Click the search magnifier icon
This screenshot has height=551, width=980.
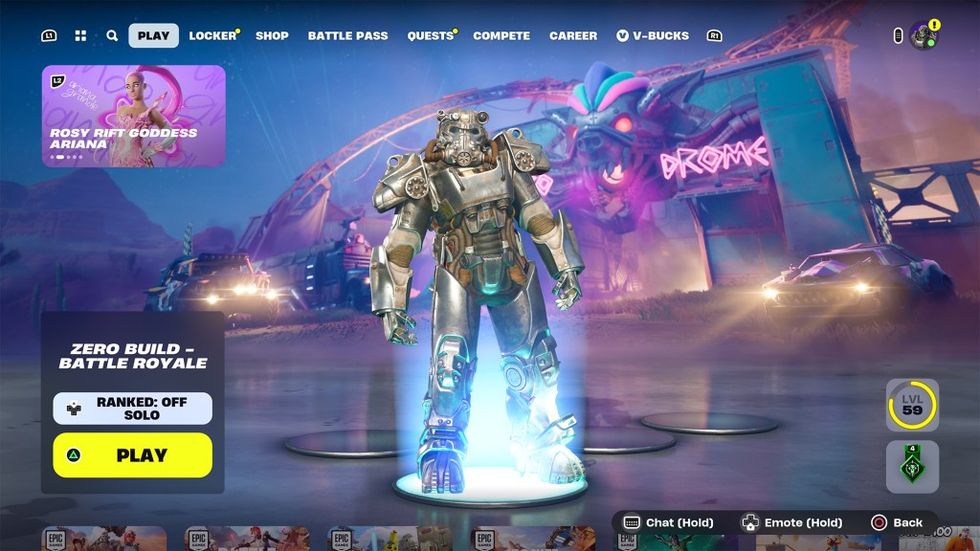pyautogui.click(x=112, y=36)
